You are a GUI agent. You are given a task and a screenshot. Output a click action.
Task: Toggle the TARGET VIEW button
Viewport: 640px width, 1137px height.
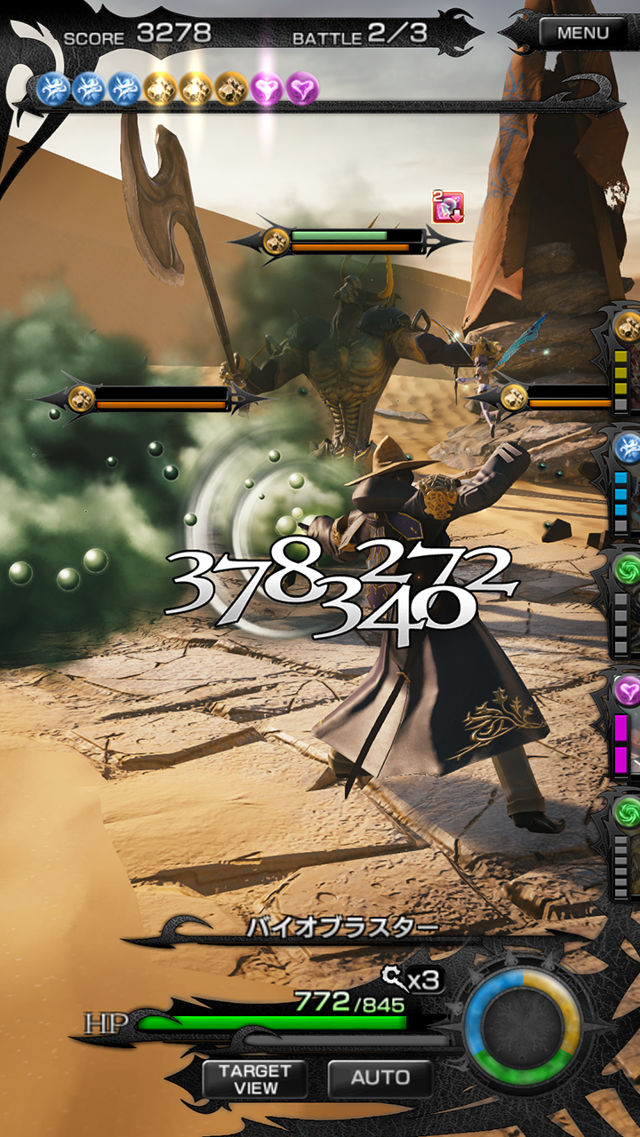[255, 1078]
